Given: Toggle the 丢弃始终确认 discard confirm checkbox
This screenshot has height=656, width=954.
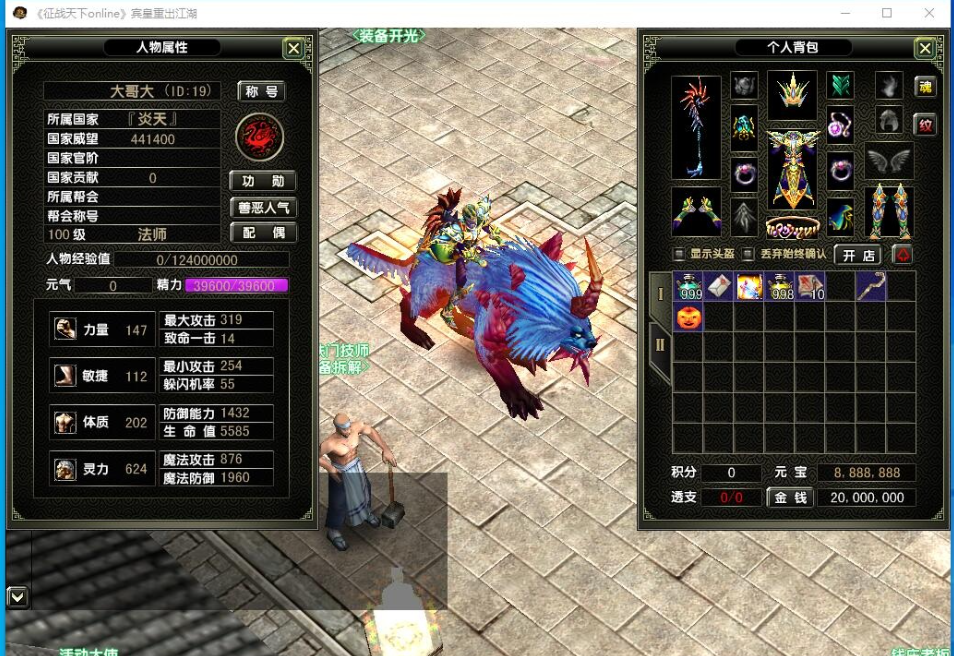Looking at the screenshot, I should [749, 254].
